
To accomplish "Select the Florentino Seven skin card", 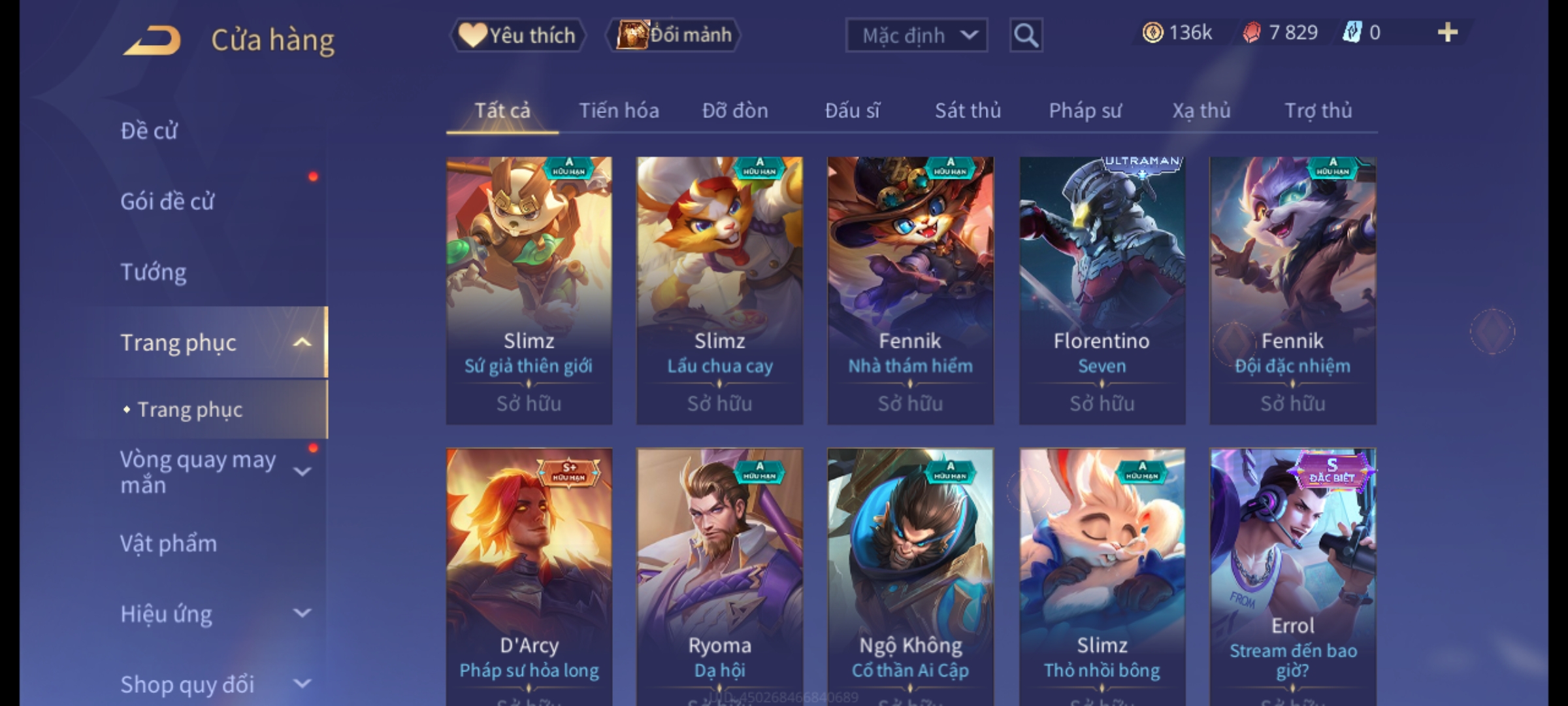I will pyautogui.click(x=1102, y=290).
